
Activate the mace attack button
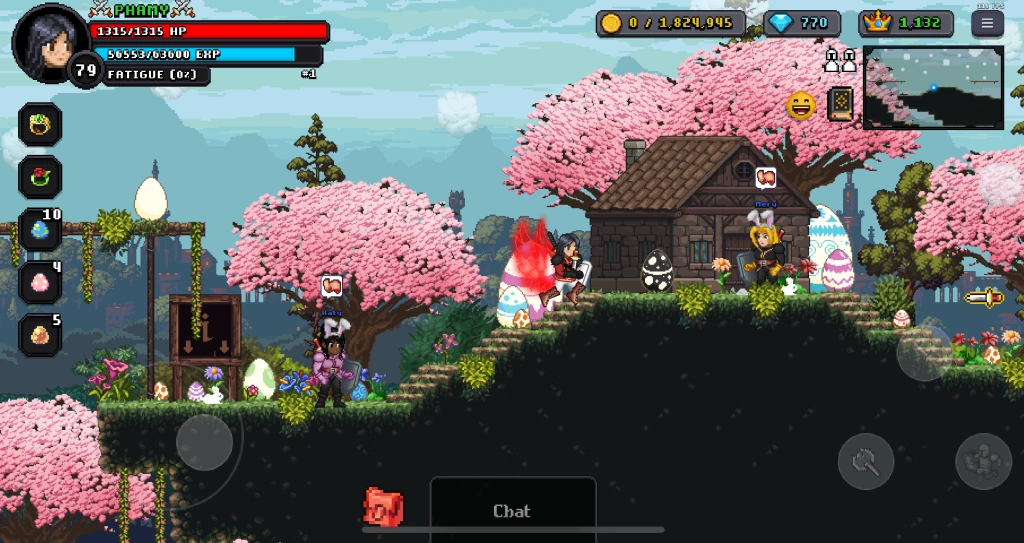tap(865, 461)
